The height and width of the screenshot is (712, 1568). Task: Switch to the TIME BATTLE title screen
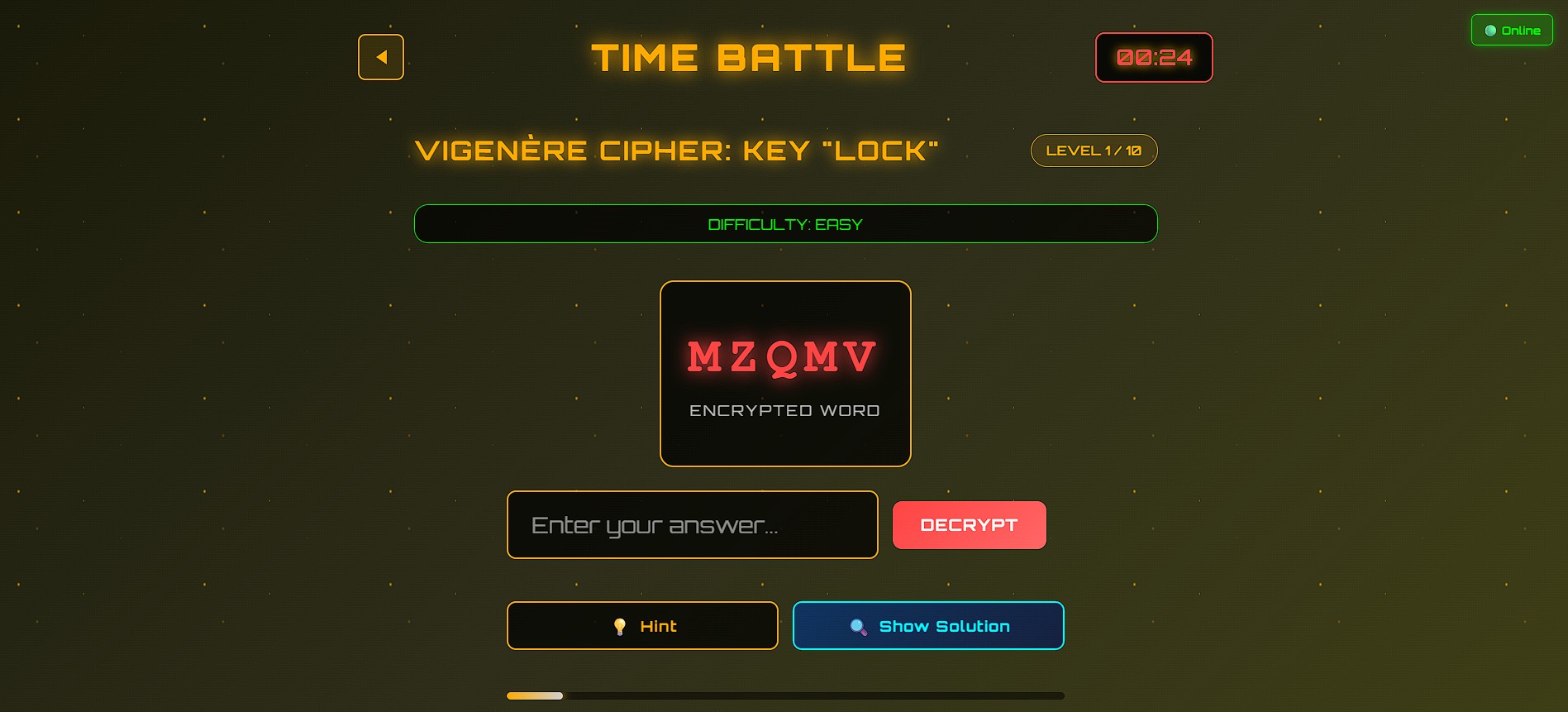tap(747, 56)
